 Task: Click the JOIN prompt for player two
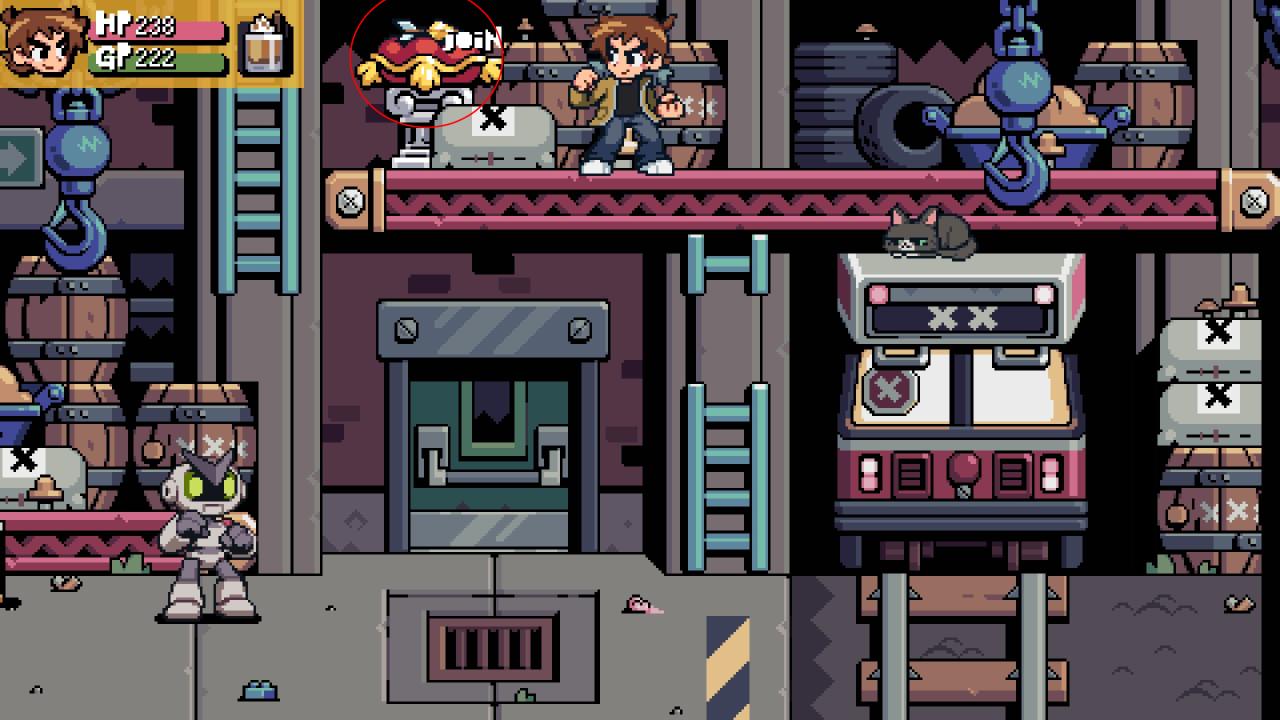(471, 40)
